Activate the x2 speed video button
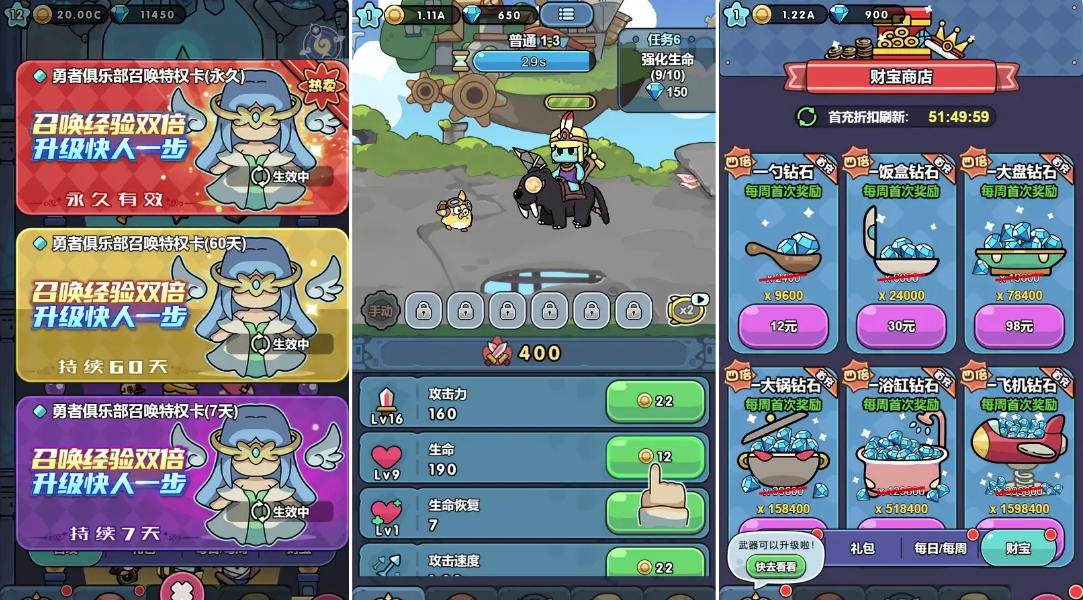Screen dimensions: 1083x600 pos(686,309)
